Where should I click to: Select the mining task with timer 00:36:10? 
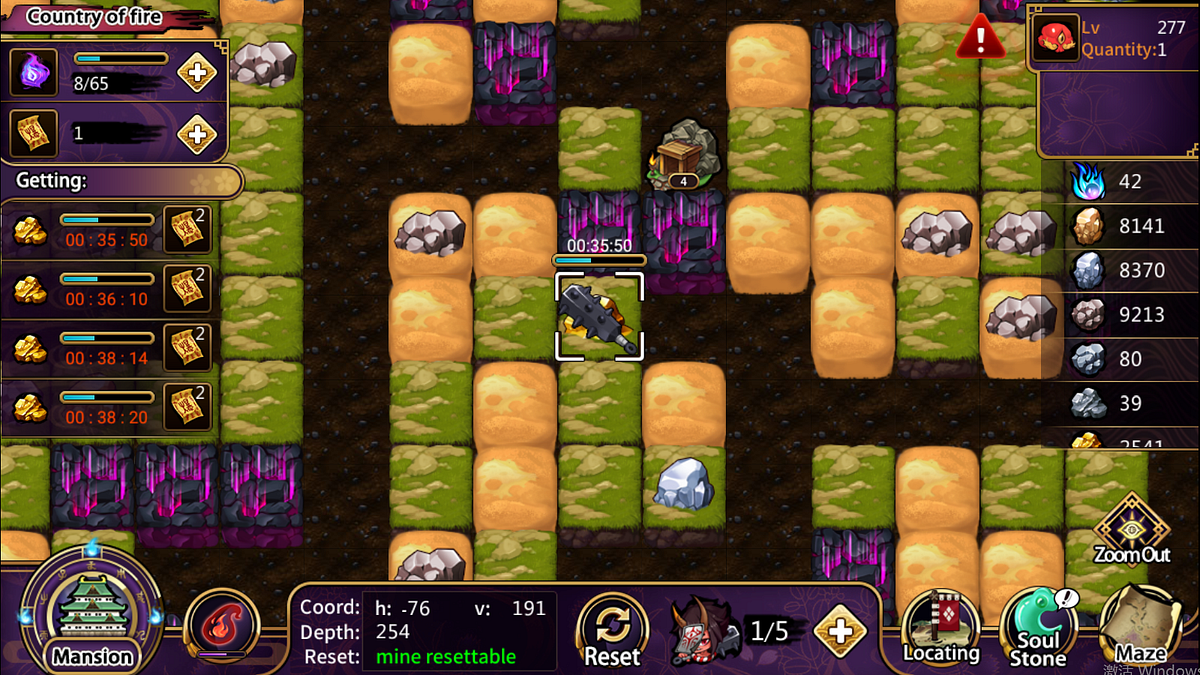[110, 289]
